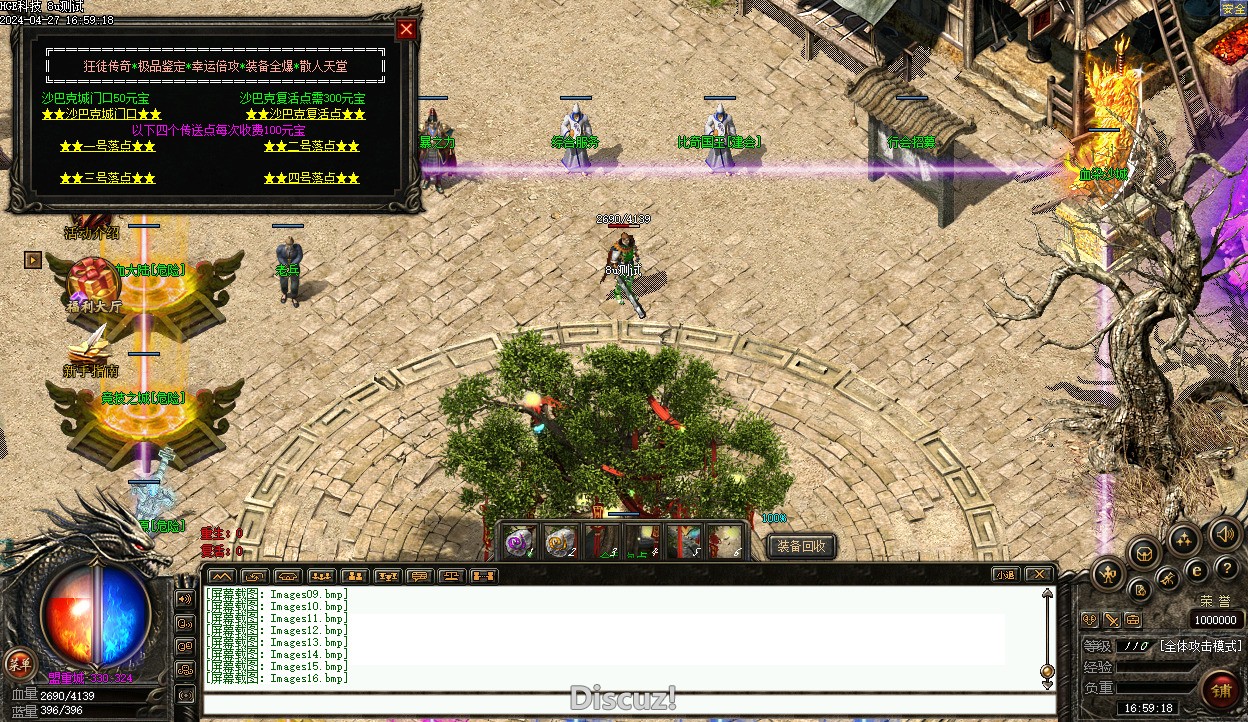Use the golden scroll in hotbar slot 2
Image resolution: width=1248 pixels, height=722 pixels.
(558, 541)
